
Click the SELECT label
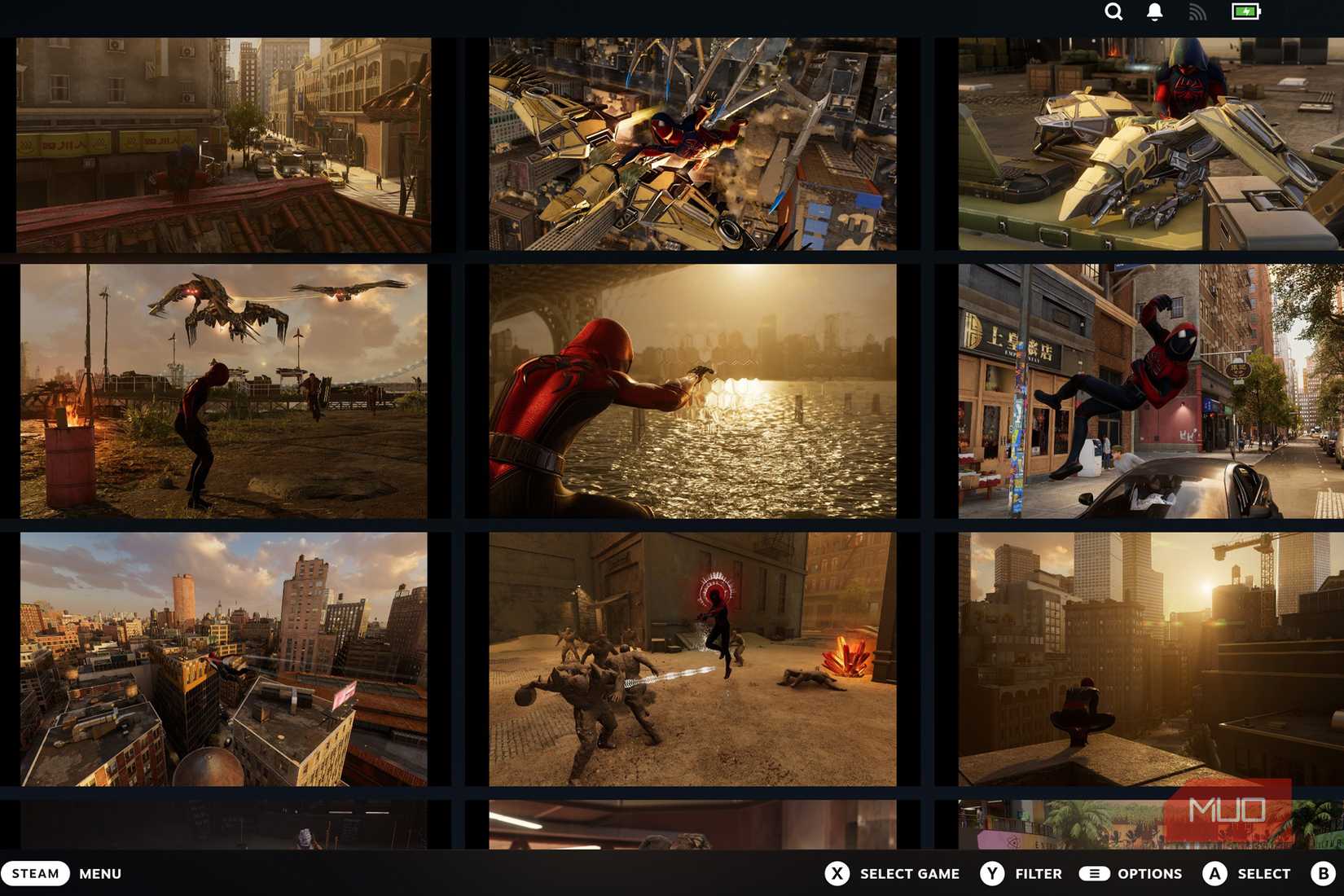pos(1264,873)
